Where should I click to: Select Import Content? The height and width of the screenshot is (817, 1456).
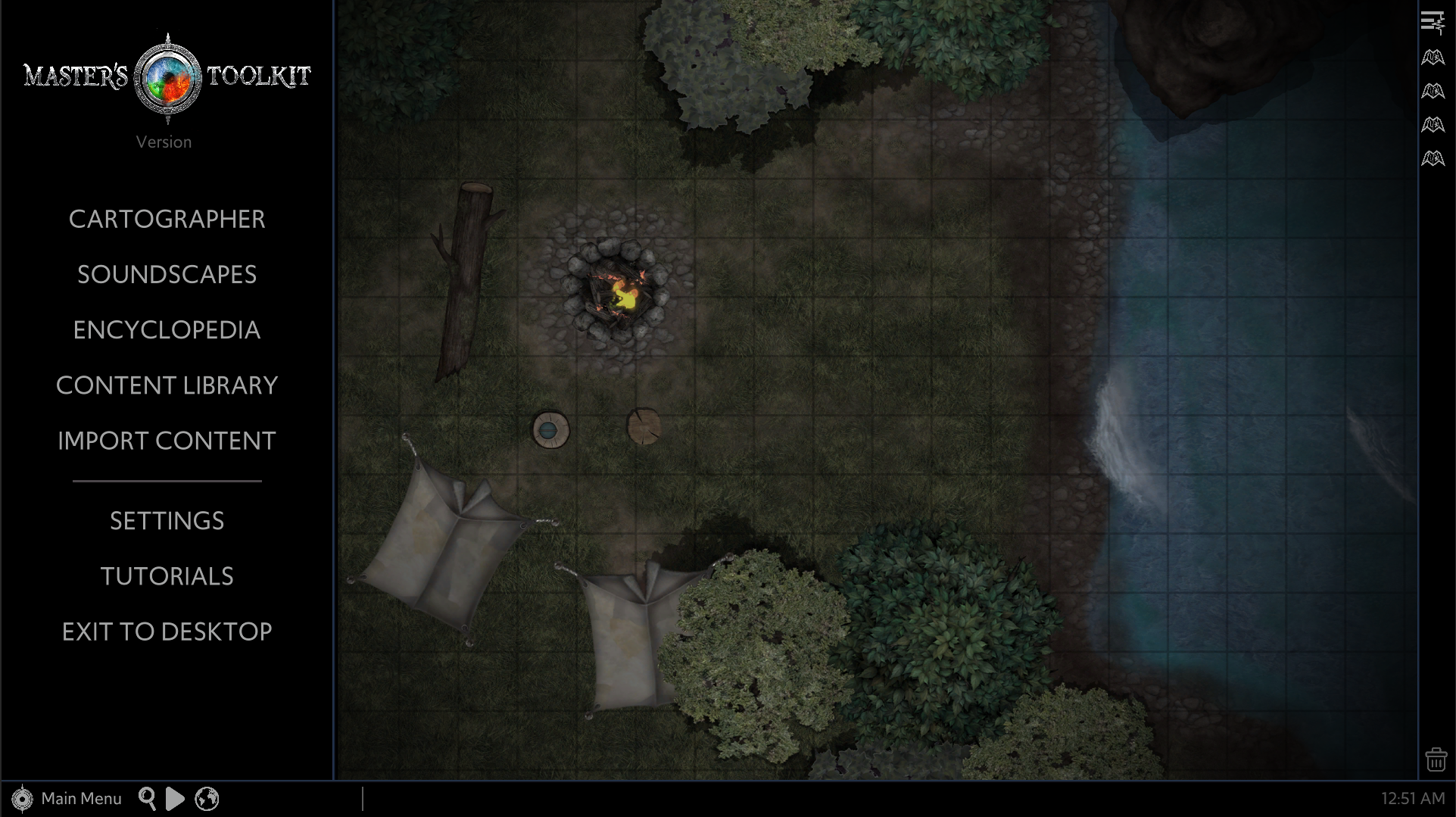coord(167,441)
